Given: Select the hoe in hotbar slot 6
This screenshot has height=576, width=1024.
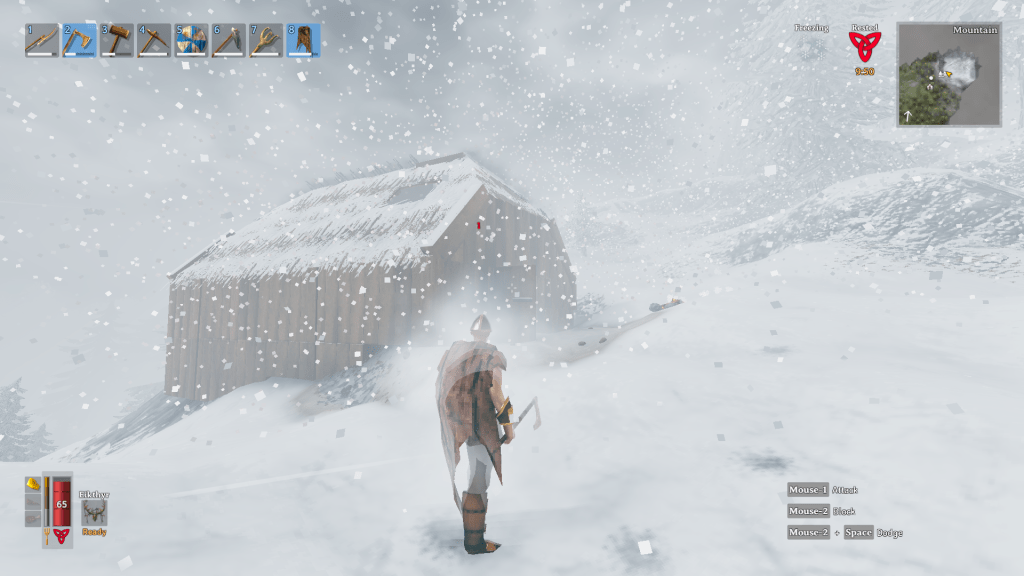Looking at the screenshot, I should pyautogui.click(x=229, y=40).
